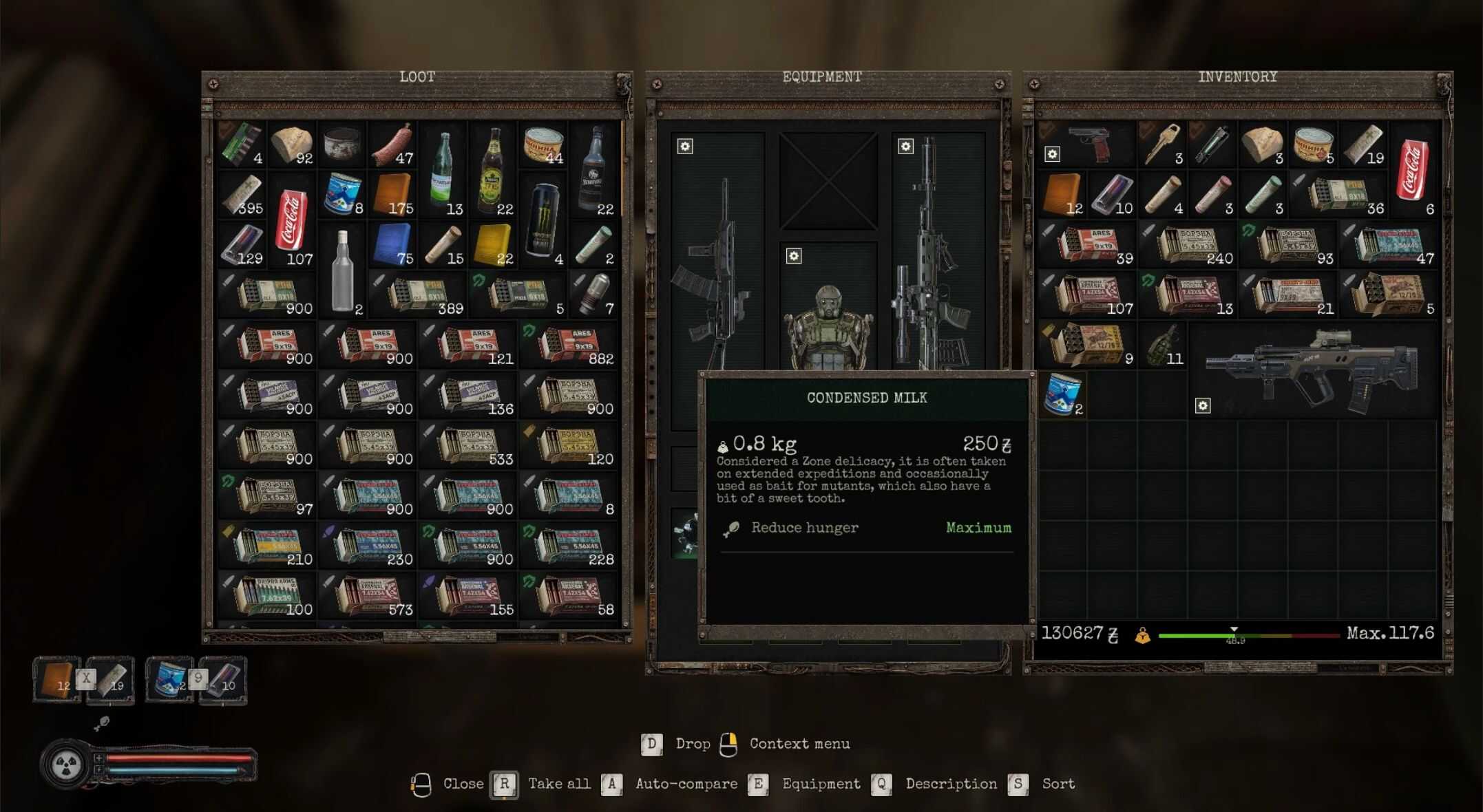
Task: Pick the bread loaf stack of 92
Action: pos(291,146)
